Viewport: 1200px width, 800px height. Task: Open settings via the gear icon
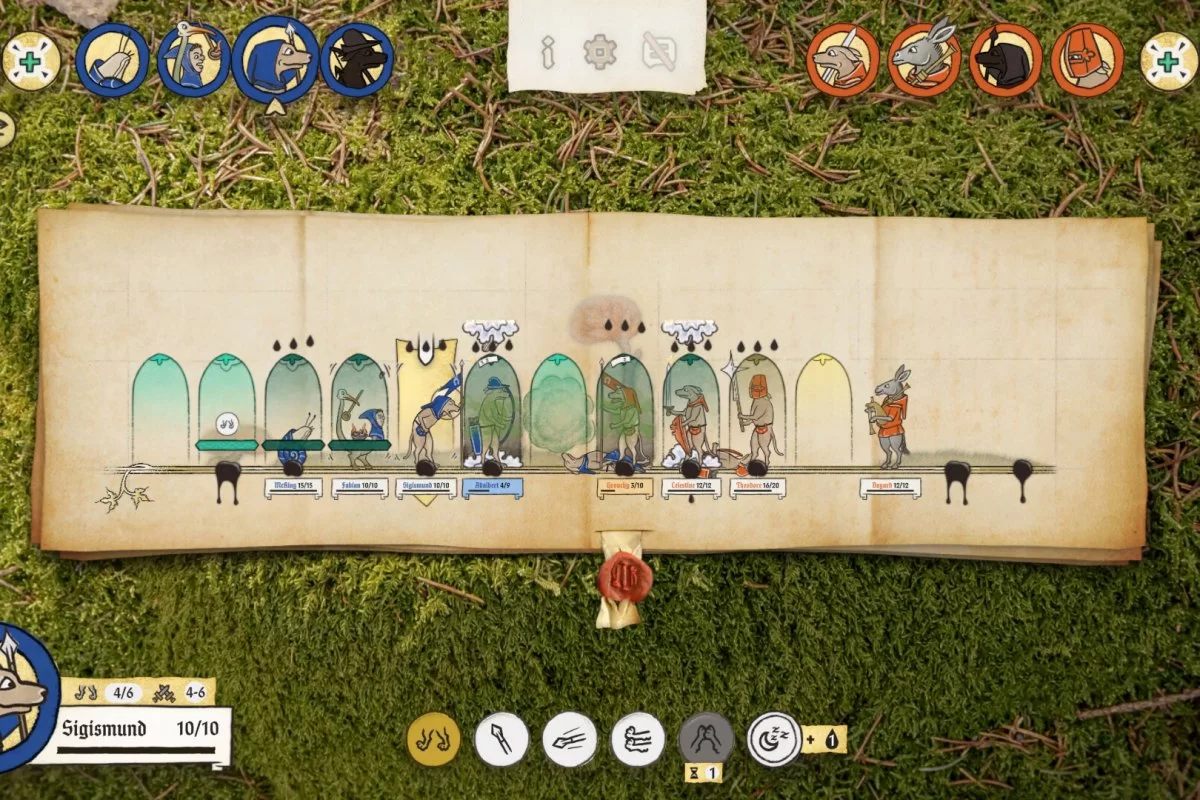600,51
